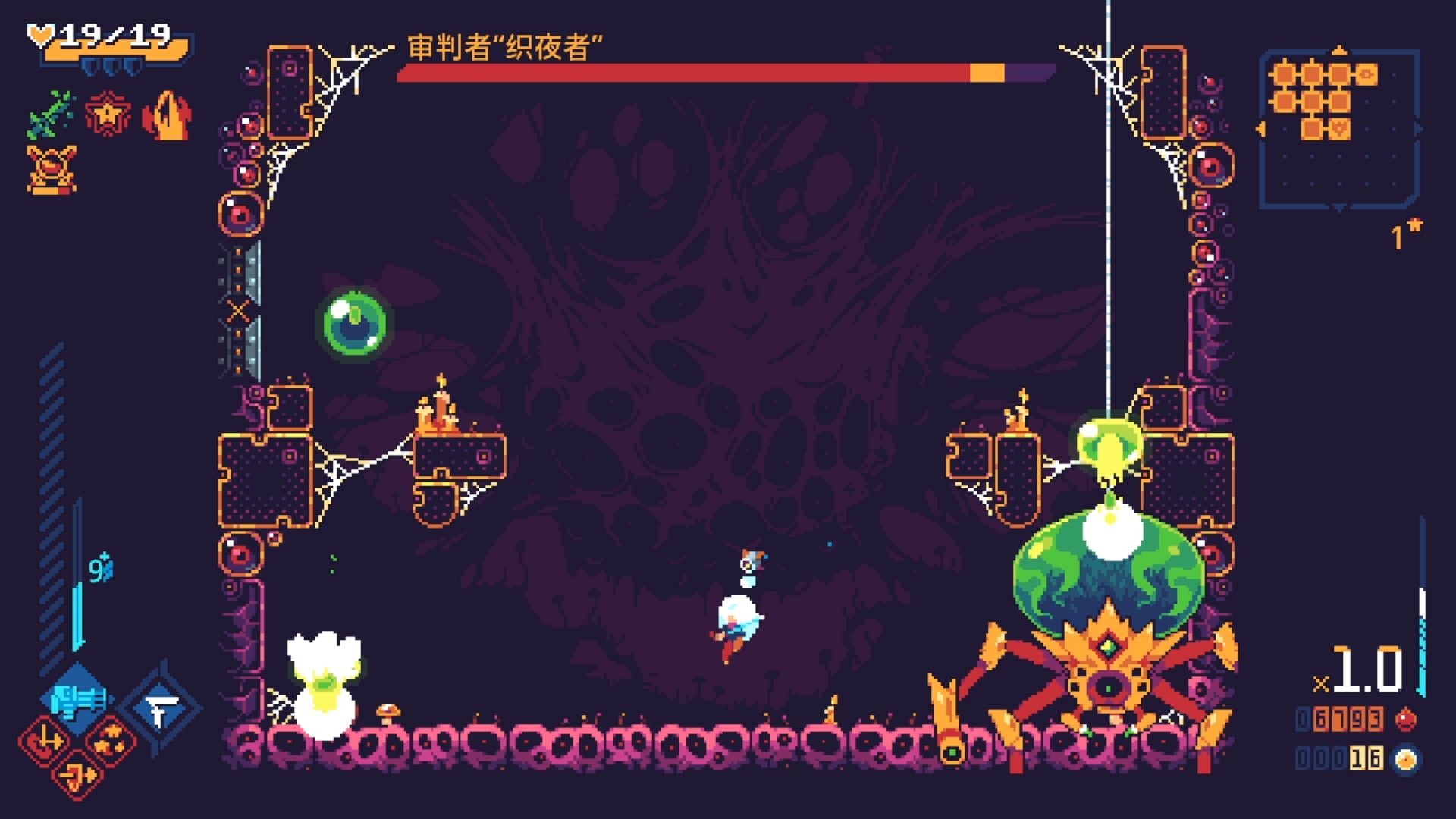Click the red star emblem blessing icon
1456x819 pixels.
click(108, 115)
